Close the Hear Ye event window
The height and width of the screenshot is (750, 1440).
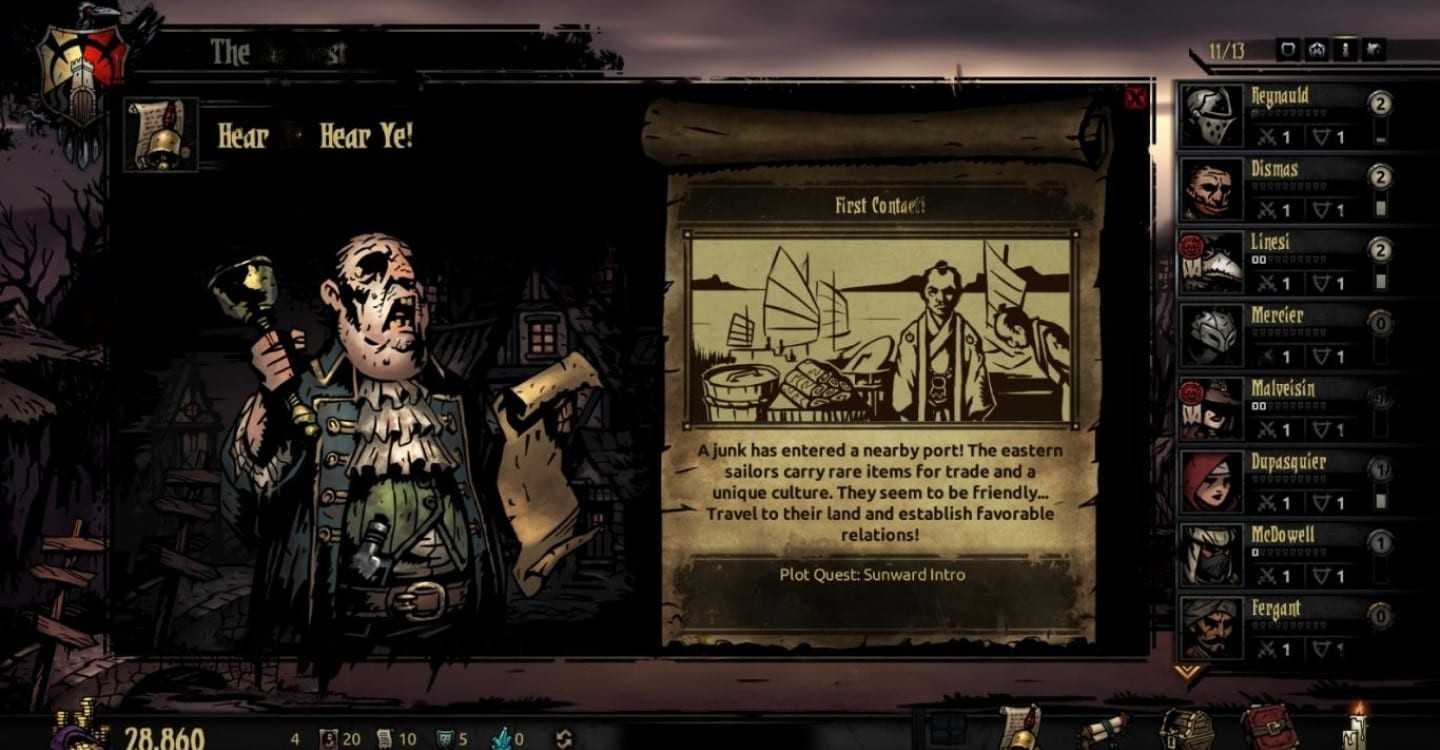pos(1135,98)
